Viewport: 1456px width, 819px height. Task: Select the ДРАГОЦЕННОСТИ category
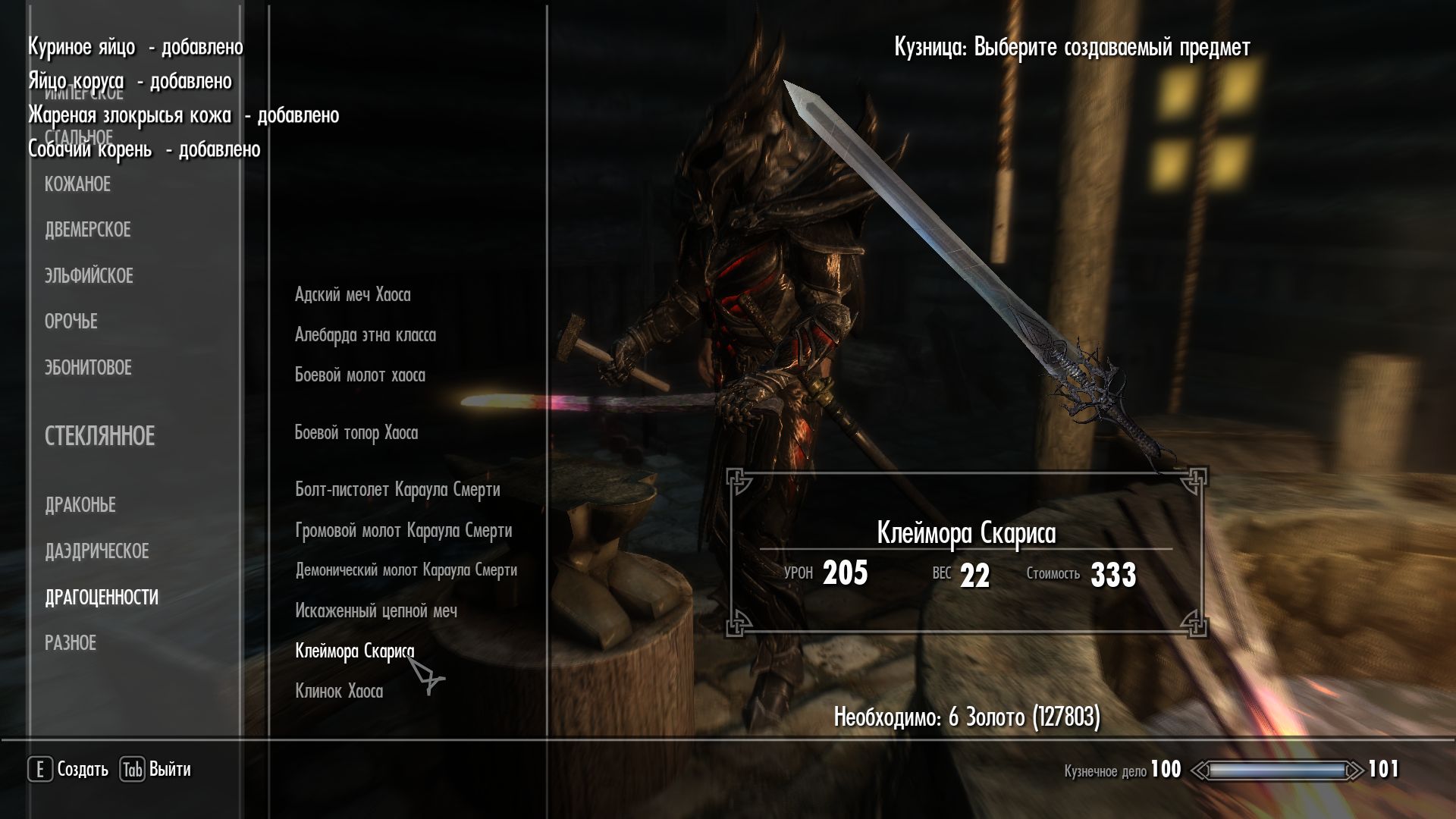(x=102, y=598)
